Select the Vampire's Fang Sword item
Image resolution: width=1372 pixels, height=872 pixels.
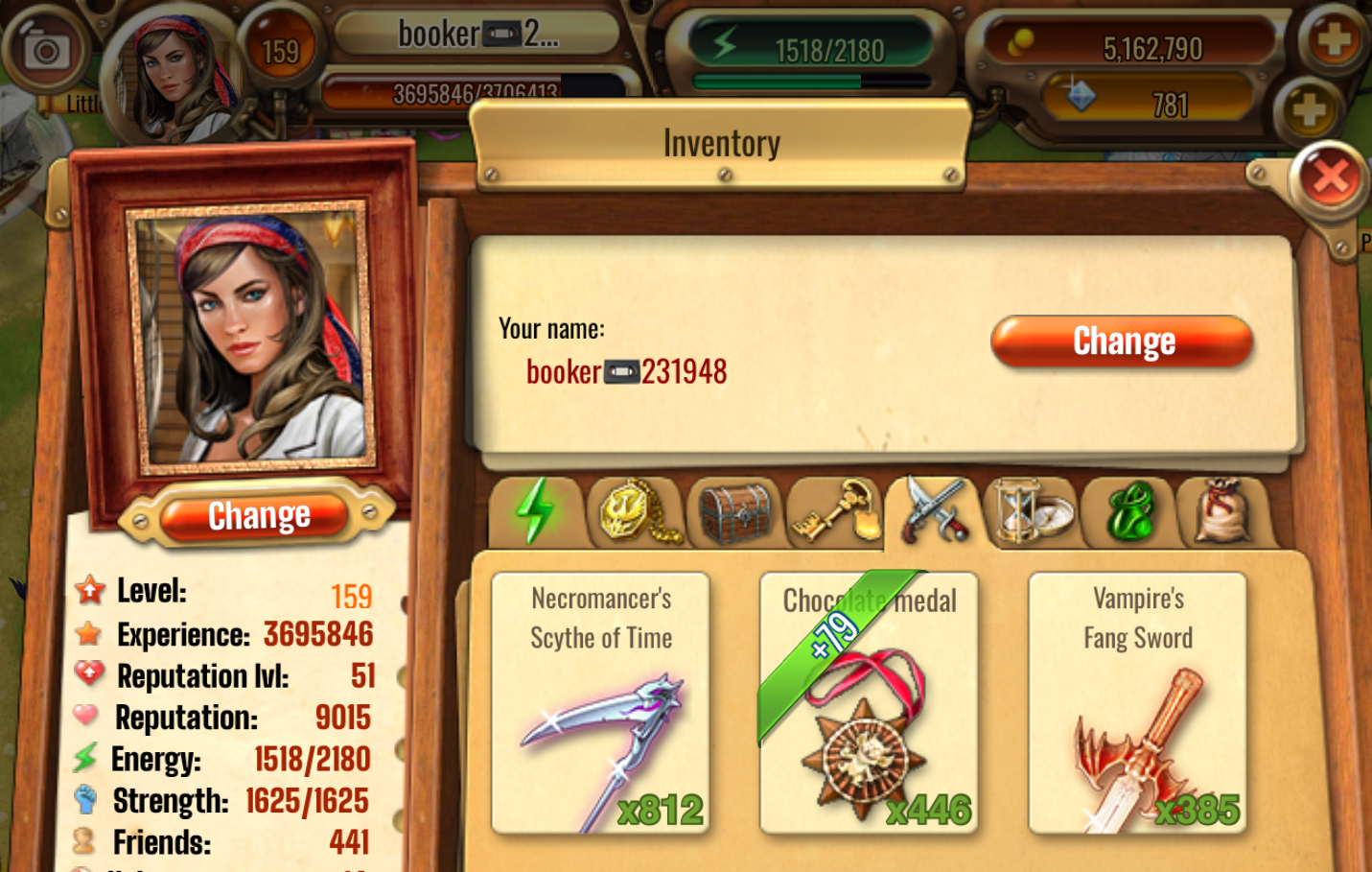coord(1138,703)
